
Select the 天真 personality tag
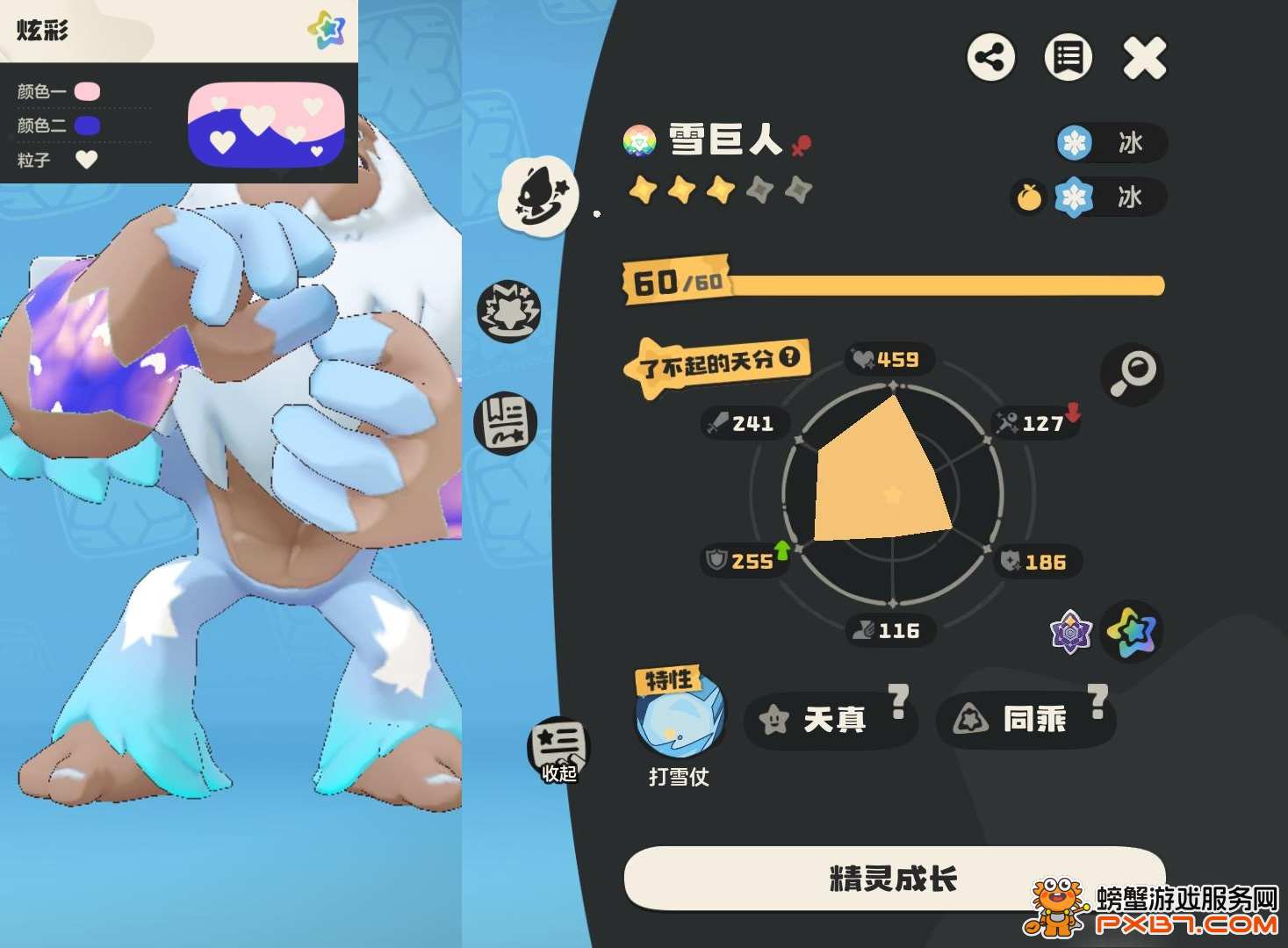pos(831,720)
